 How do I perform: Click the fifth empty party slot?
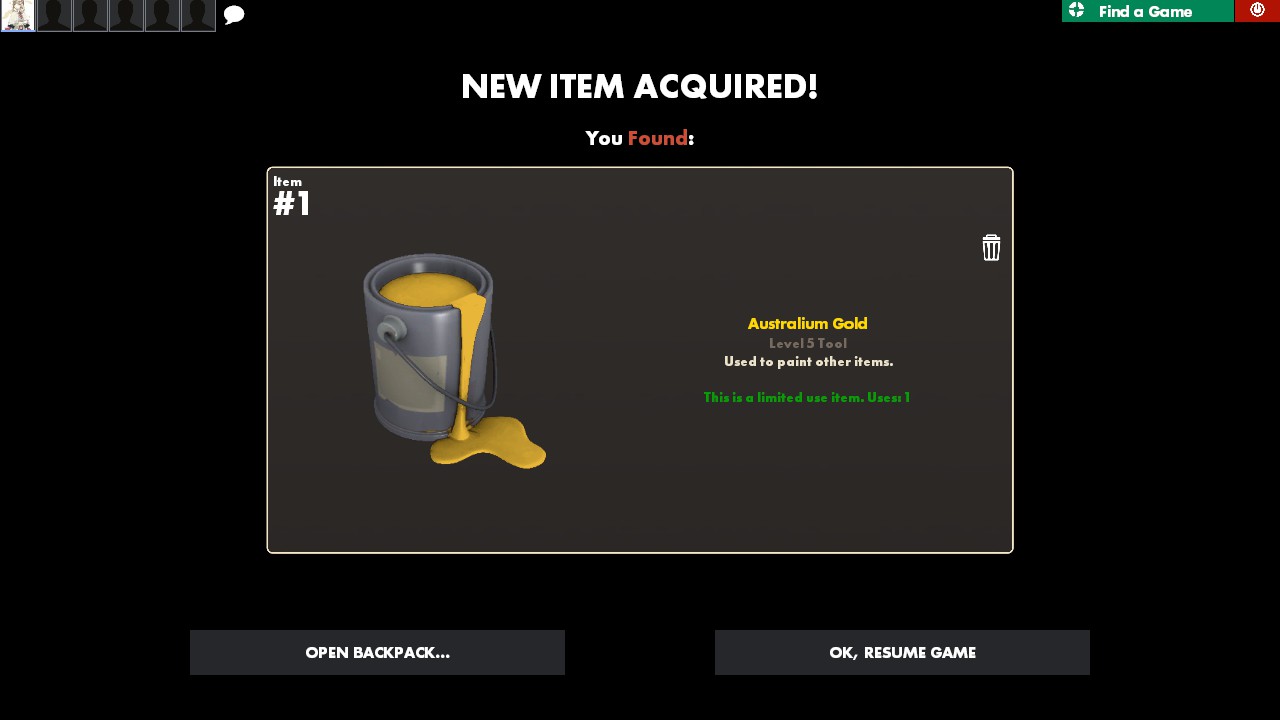[162, 15]
